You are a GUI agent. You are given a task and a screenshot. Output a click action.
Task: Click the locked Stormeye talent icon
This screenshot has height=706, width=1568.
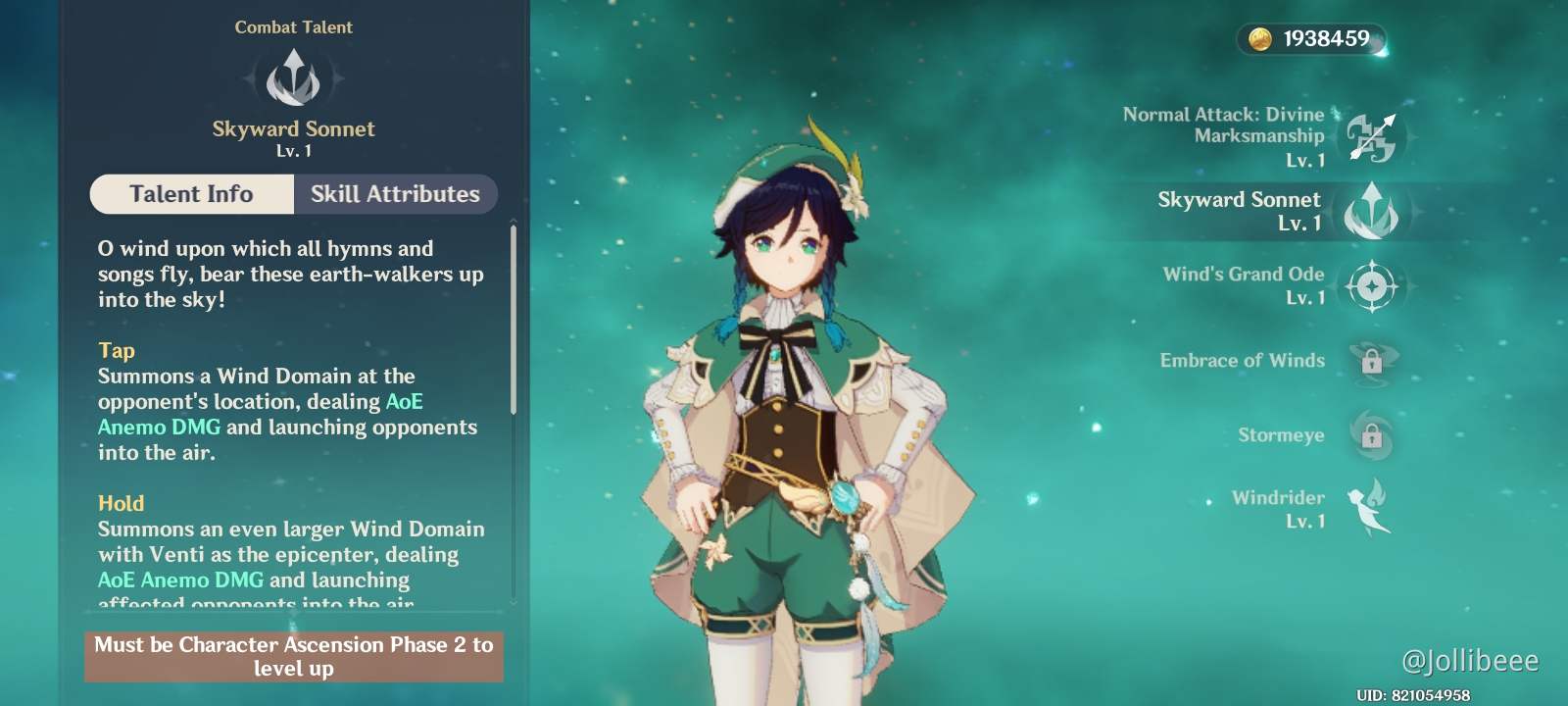pos(1373,434)
